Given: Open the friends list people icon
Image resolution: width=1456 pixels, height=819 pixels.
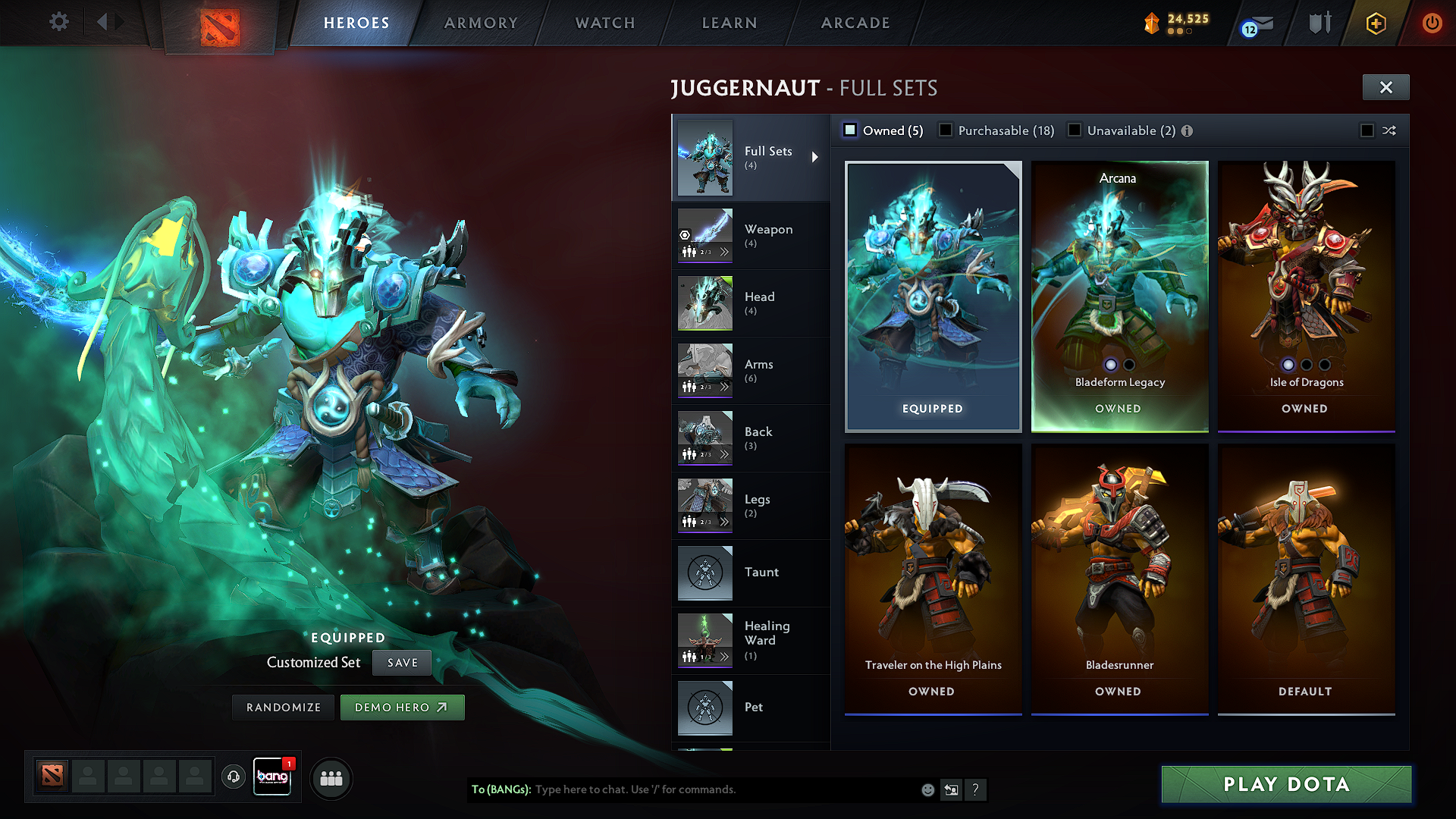Looking at the screenshot, I should coord(331,778).
